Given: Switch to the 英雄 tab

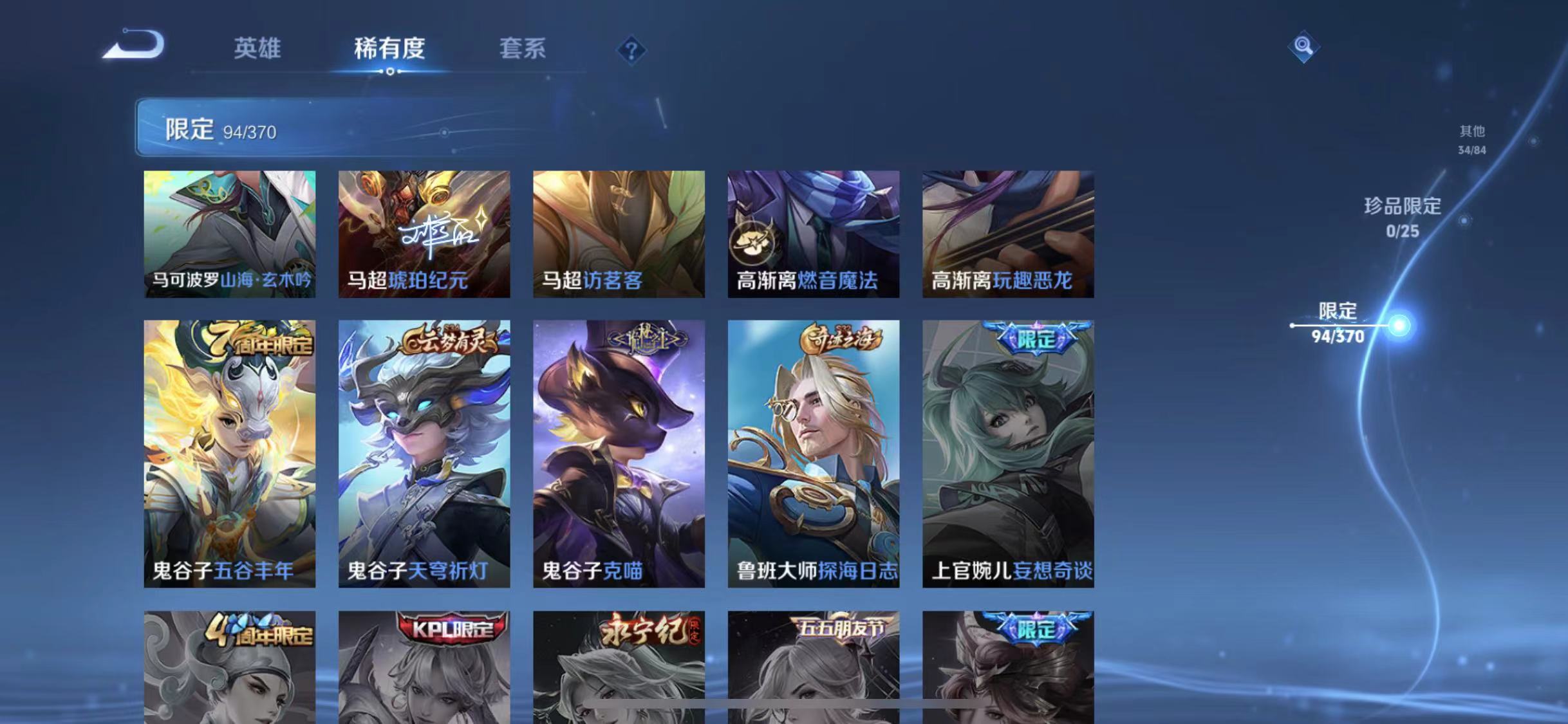Looking at the screenshot, I should pyautogui.click(x=257, y=50).
